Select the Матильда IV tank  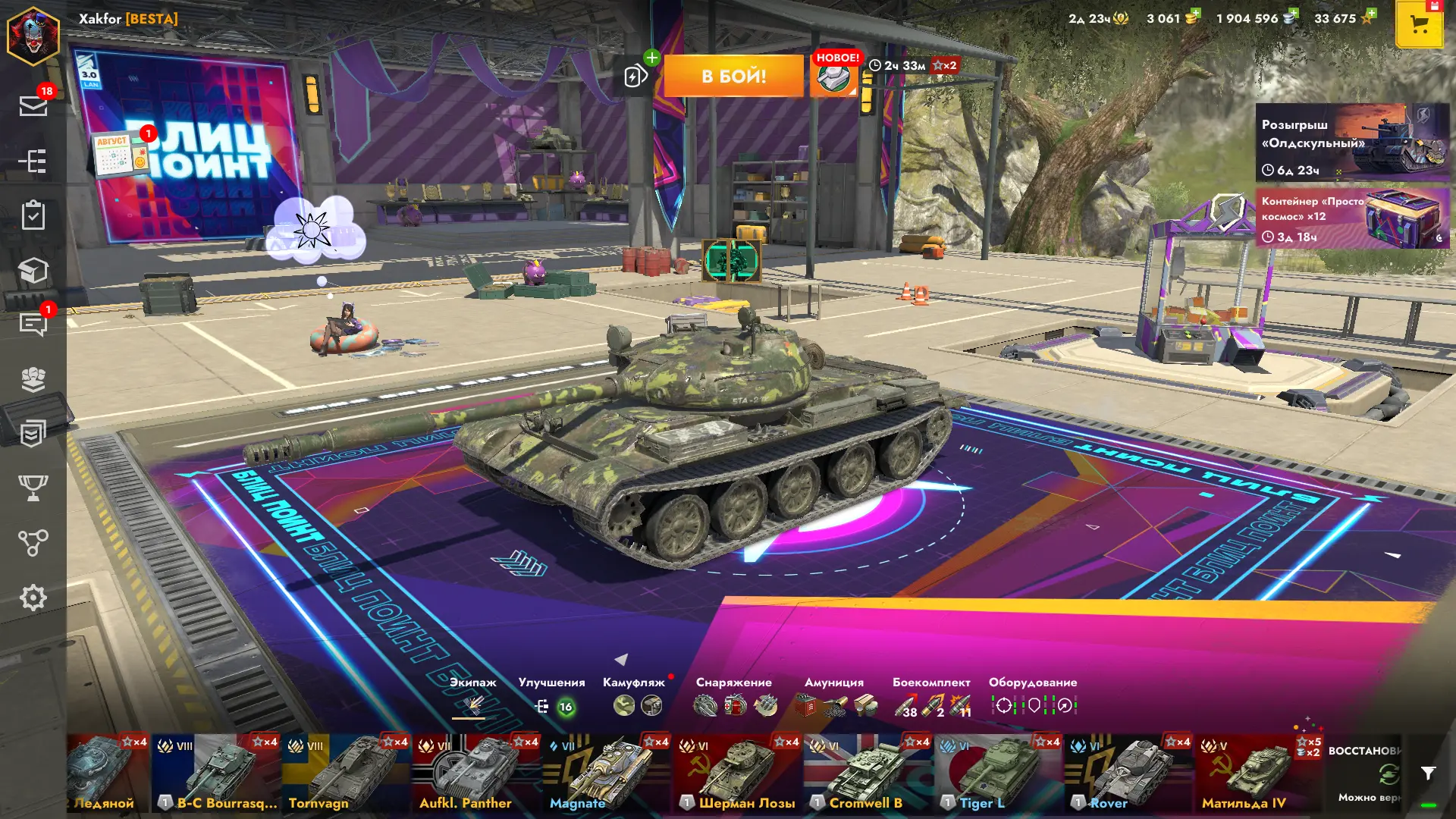point(1259,773)
